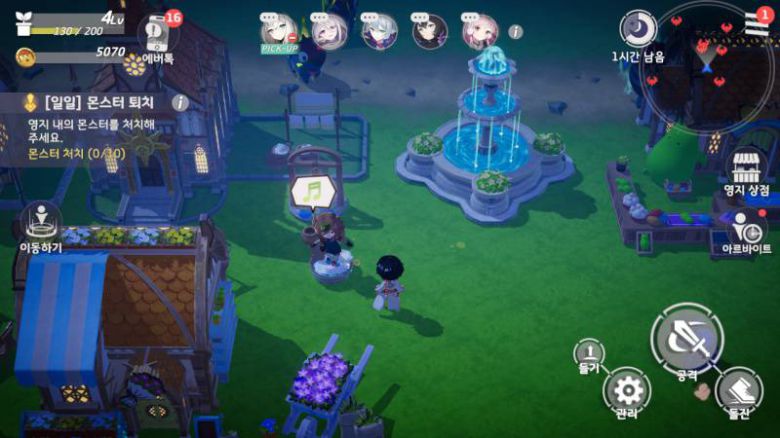Image resolution: width=780 pixels, height=438 pixels.
Task: Activate the 돌진 dash boot button
Action: 739,393
